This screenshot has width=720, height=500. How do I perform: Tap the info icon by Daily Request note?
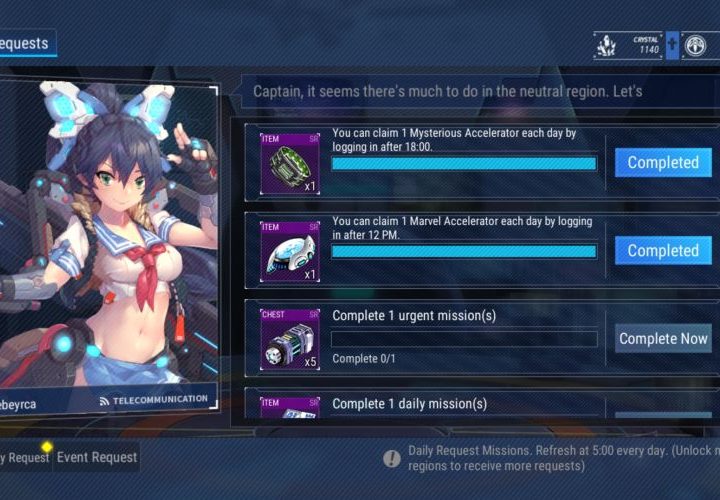(x=392, y=458)
